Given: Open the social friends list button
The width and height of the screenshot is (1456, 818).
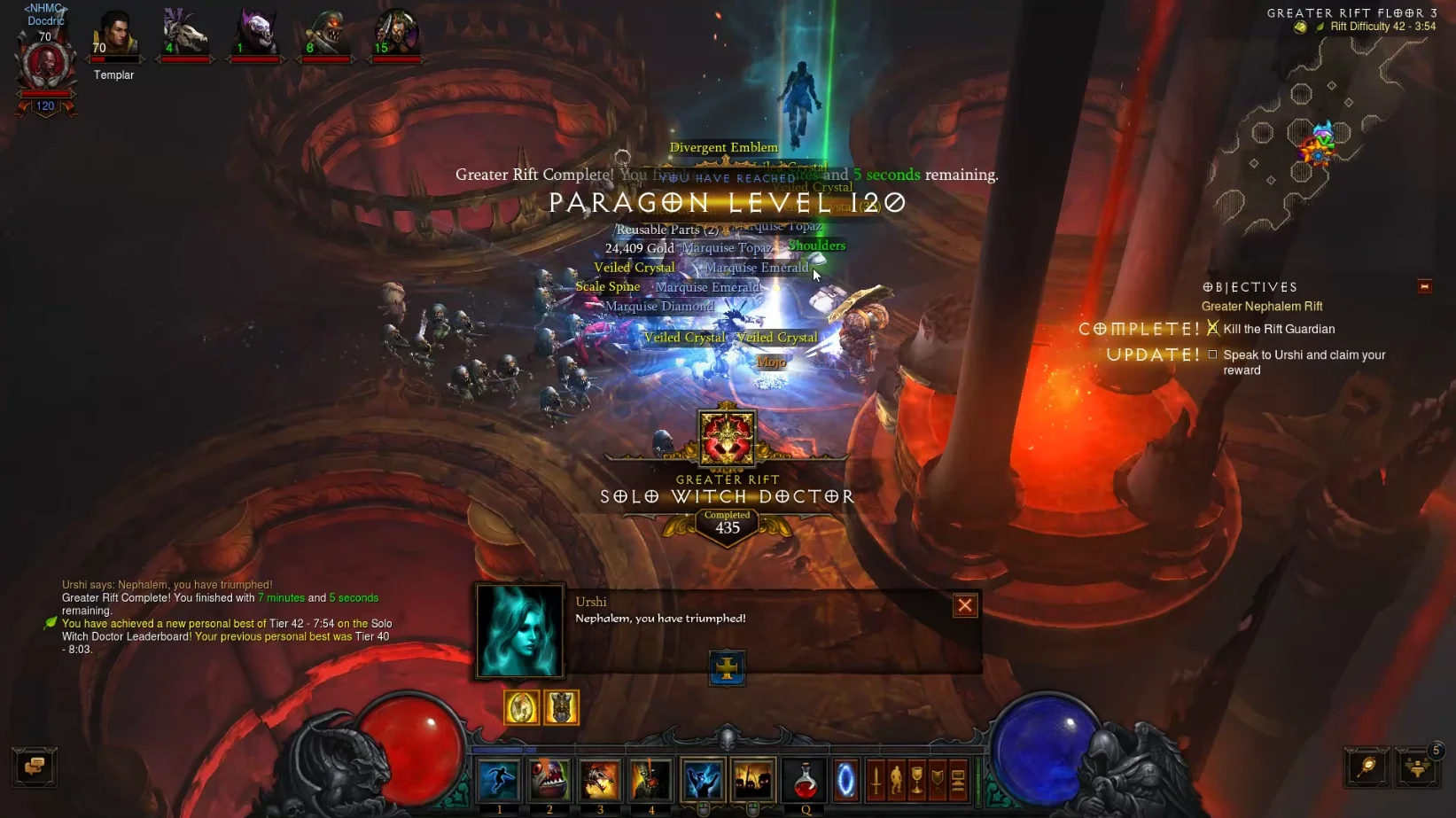Looking at the screenshot, I should click(x=1417, y=767).
